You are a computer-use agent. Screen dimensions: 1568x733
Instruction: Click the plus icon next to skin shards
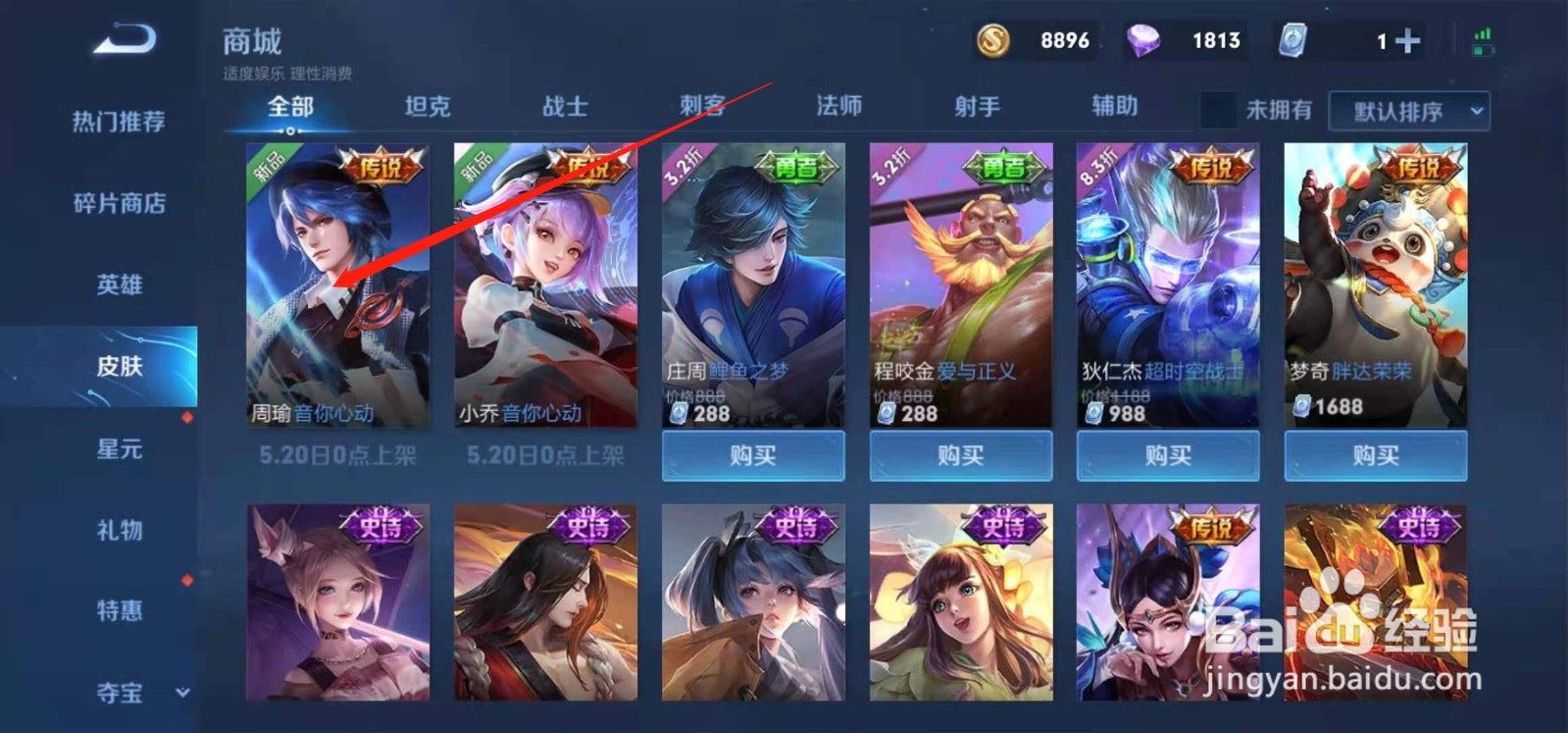pos(1406,41)
